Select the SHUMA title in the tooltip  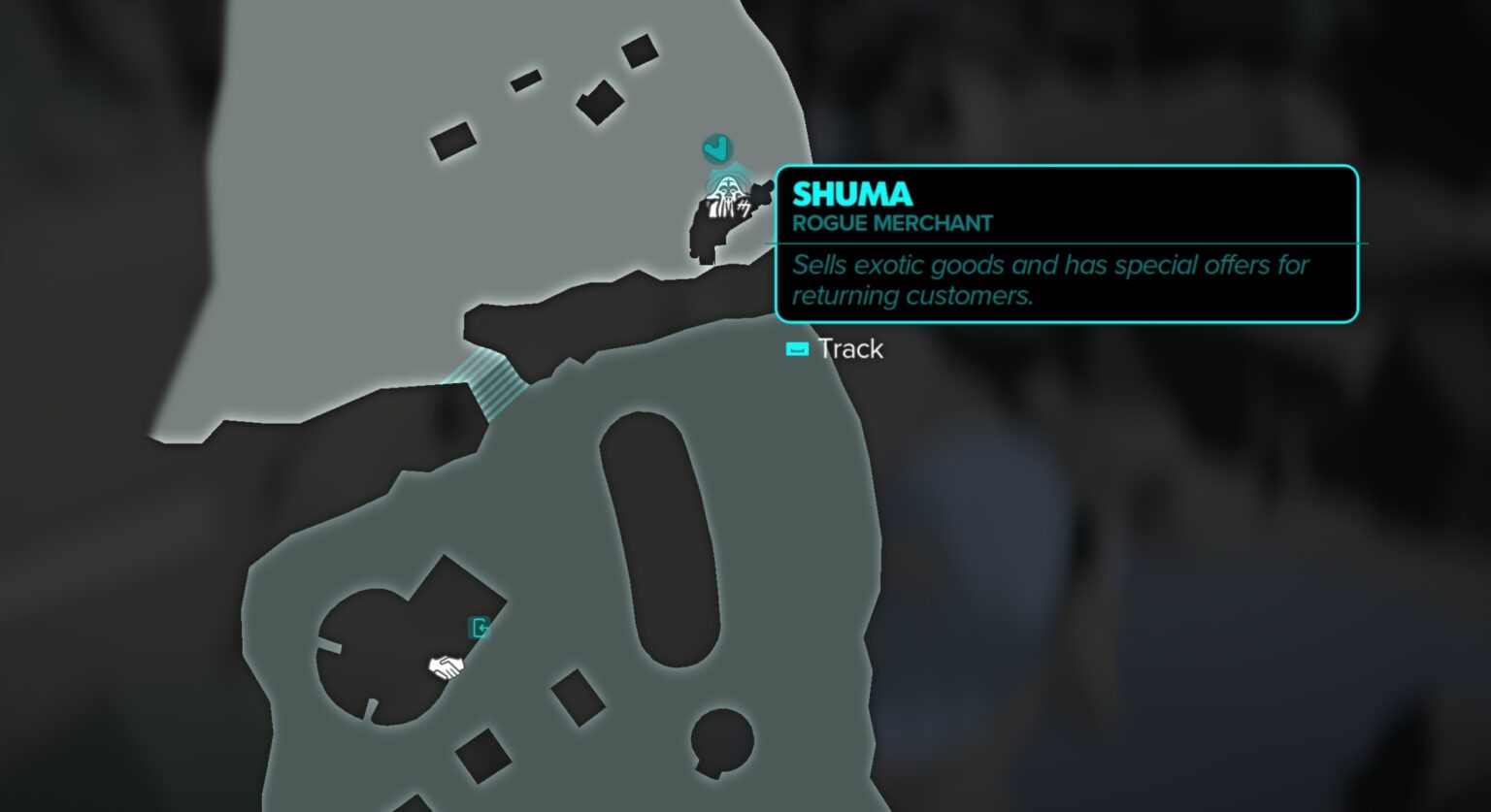coord(851,193)
